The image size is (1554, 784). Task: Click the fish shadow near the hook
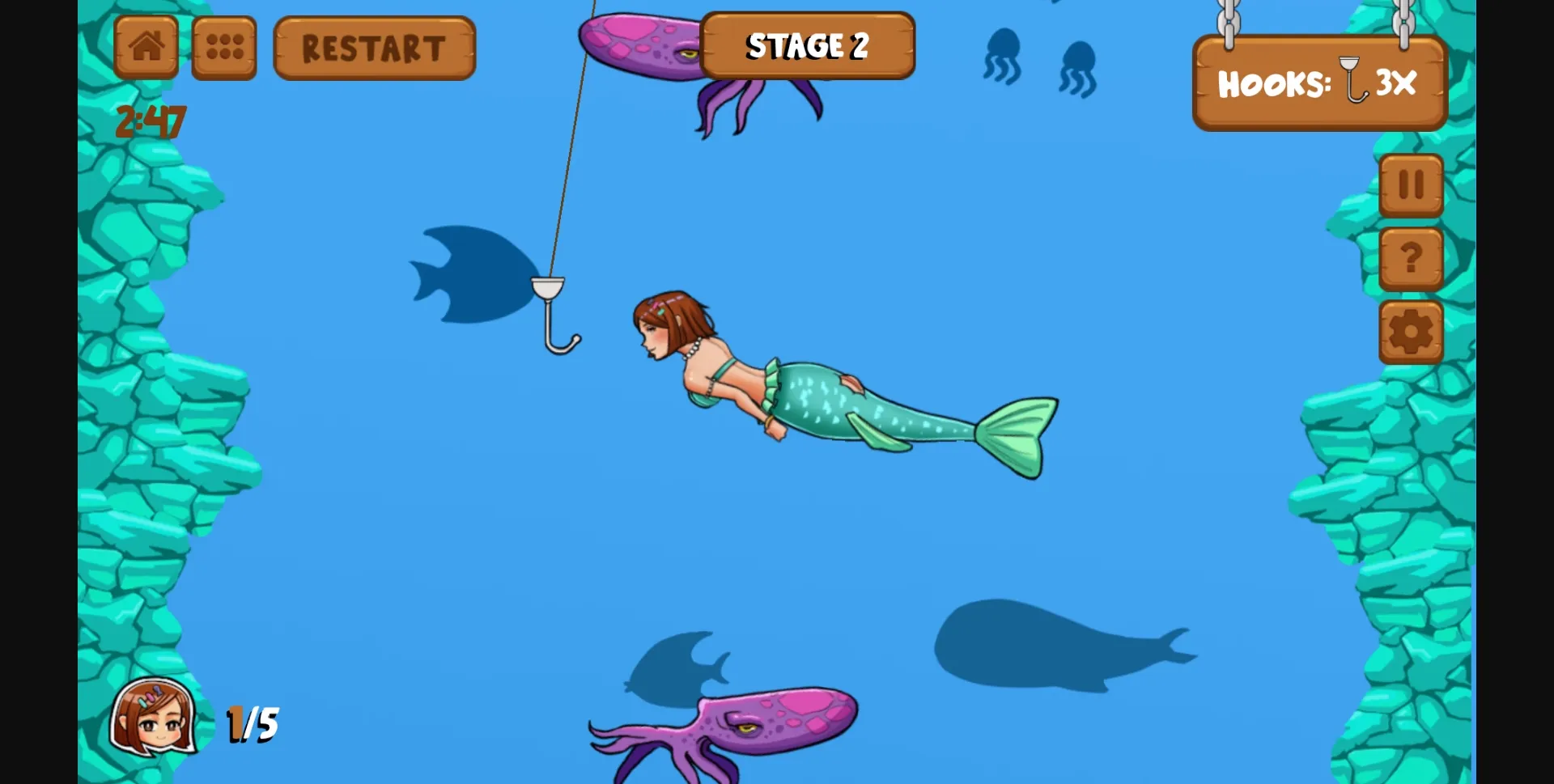pos(469,271)
